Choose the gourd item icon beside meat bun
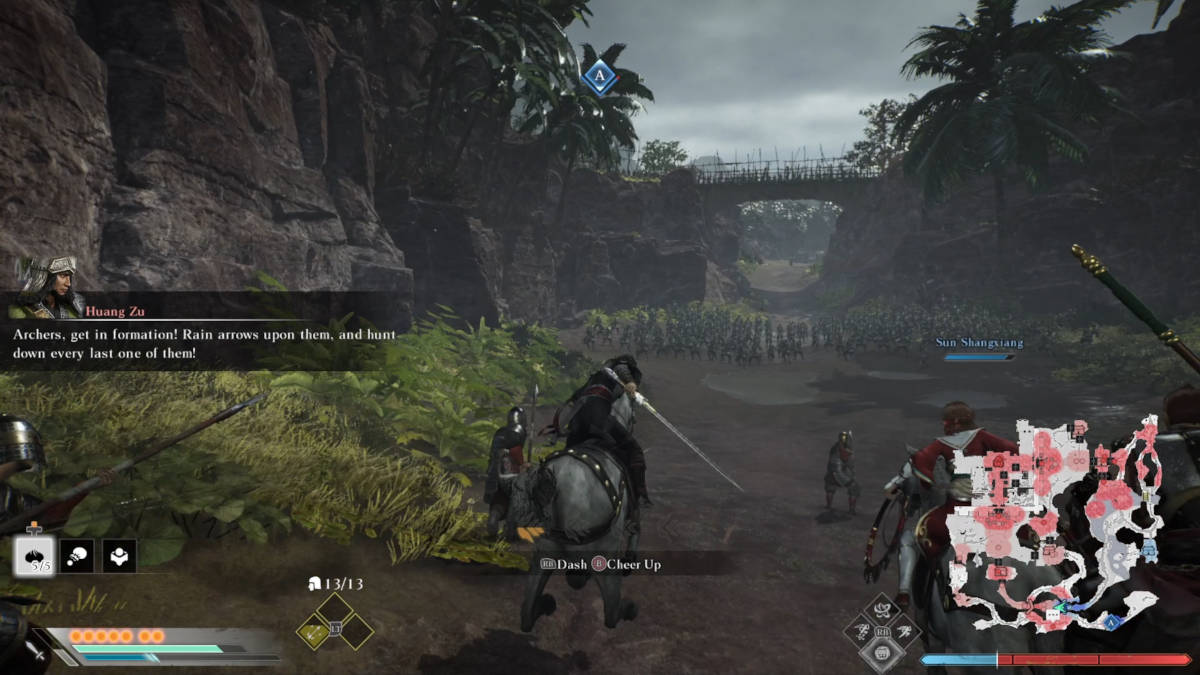Image resolution: width=1200 pixels, height=675 pixels. (x=77, y=556)
